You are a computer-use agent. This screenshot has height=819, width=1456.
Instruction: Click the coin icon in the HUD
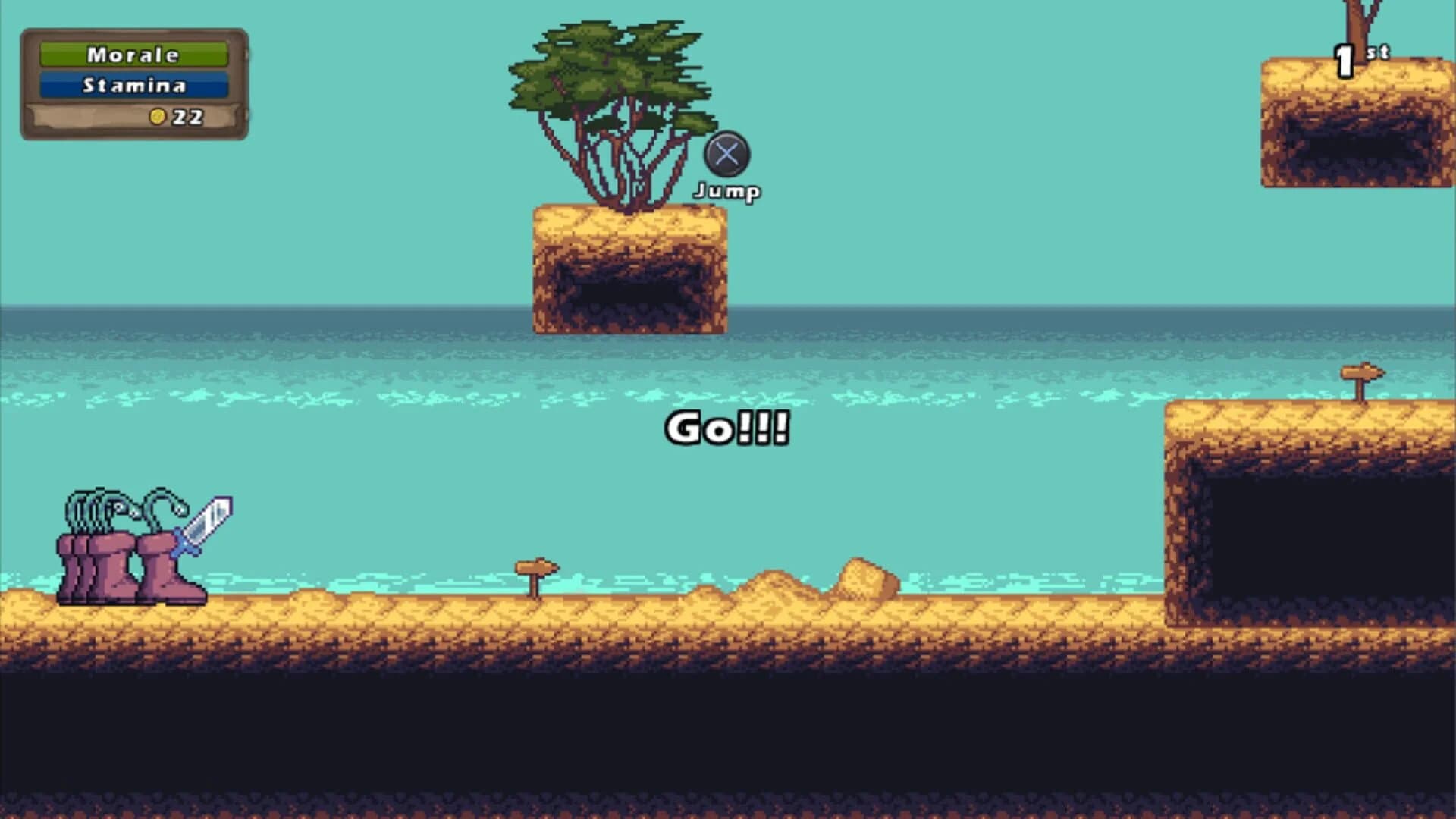(157, 115)
